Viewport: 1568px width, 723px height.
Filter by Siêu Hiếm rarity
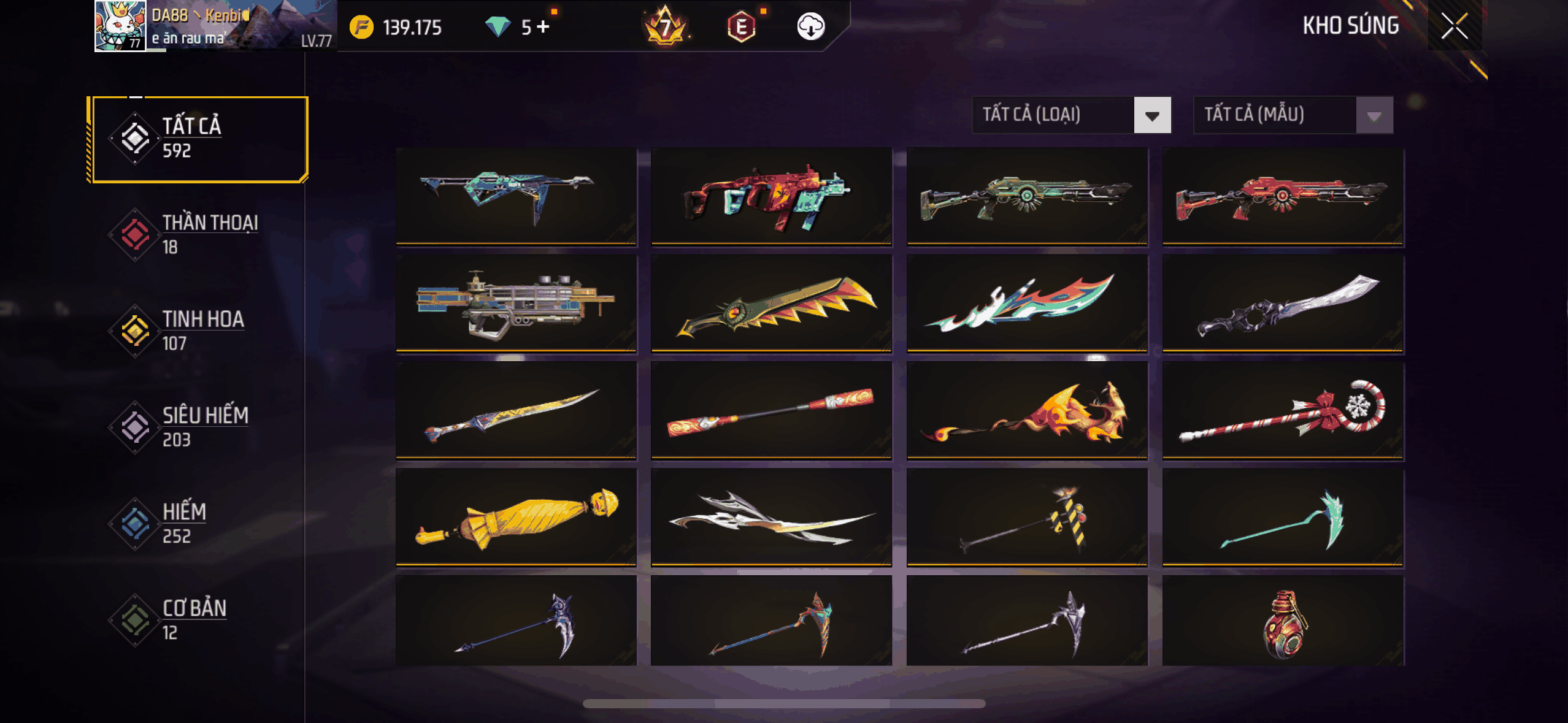[x=198, y=427]
